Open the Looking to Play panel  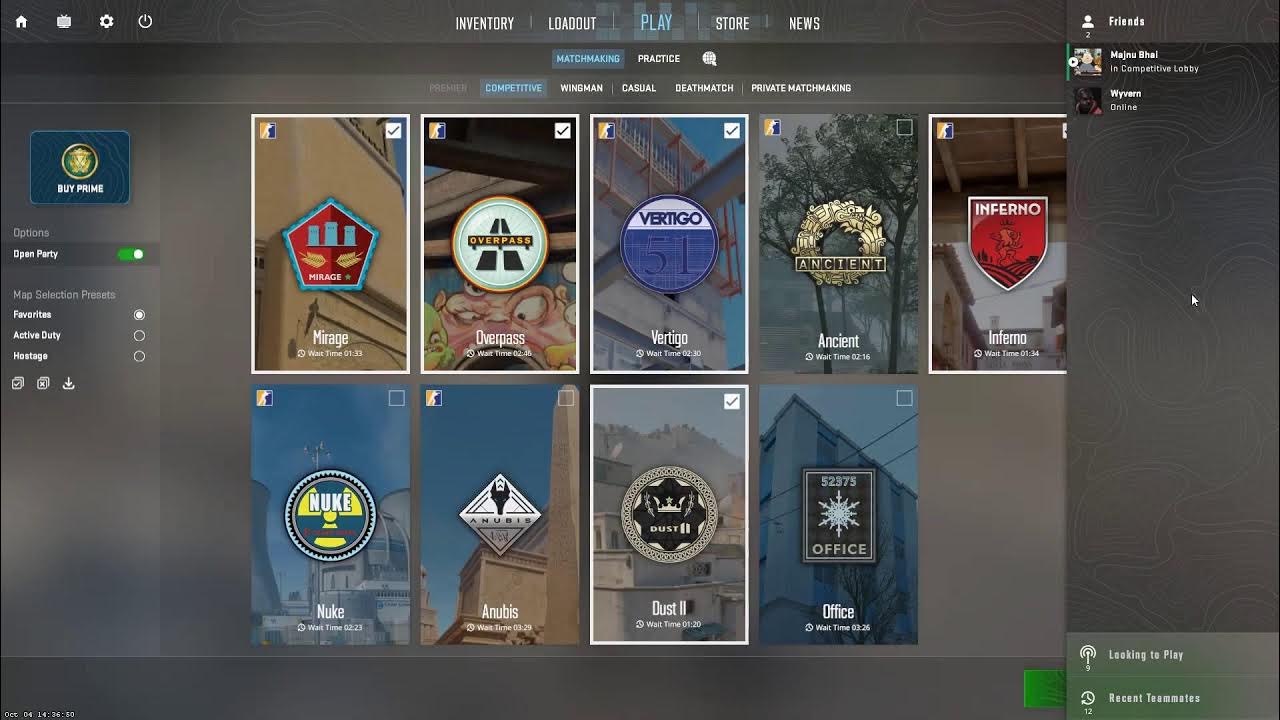coord(1146,655)
